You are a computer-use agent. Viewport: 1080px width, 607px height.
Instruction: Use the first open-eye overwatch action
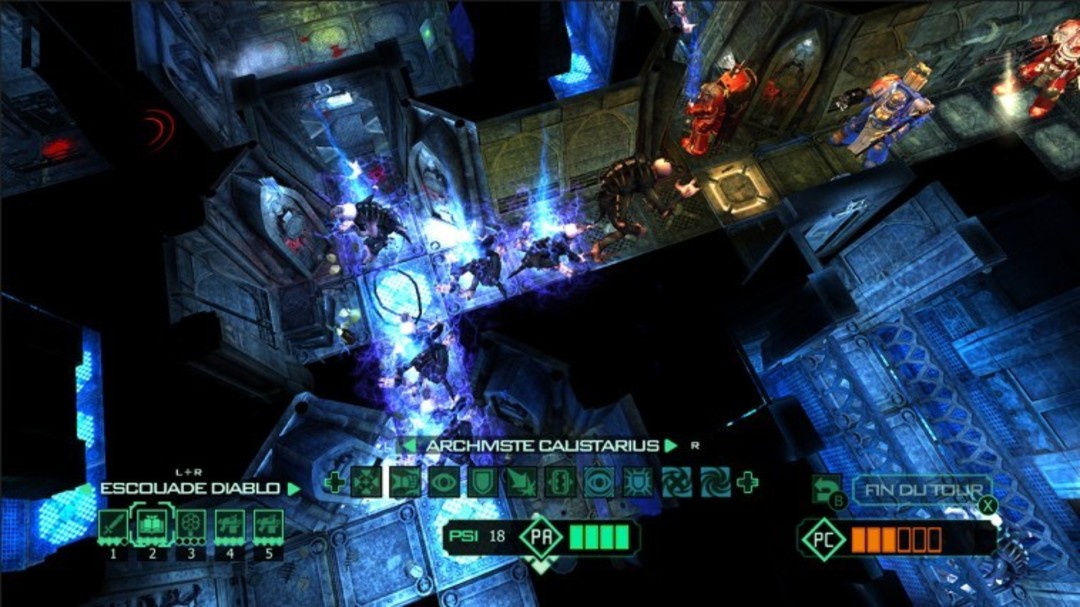[x=444, y=483]
